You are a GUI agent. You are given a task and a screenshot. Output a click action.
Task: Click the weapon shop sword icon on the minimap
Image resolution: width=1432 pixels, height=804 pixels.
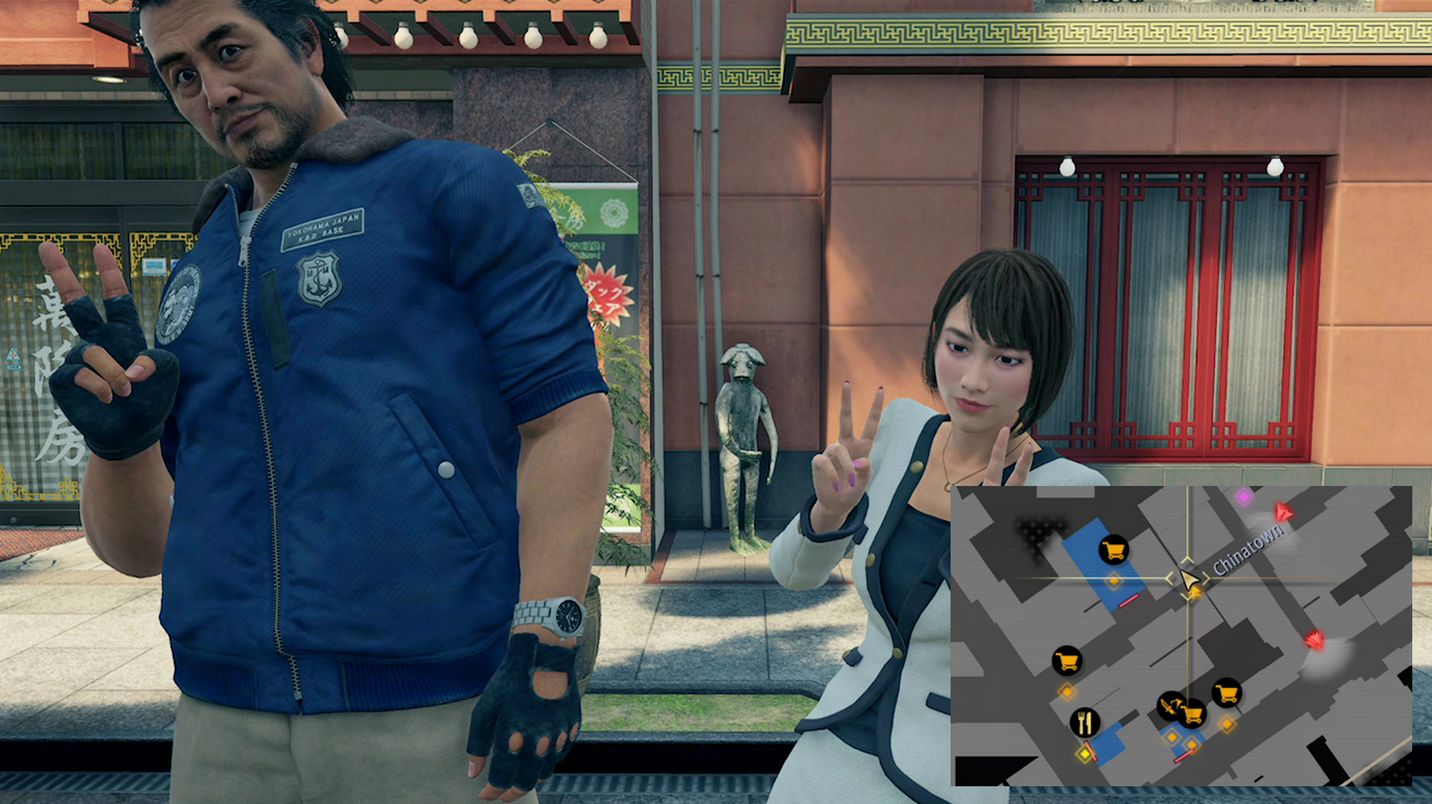[x=1169, y=707]
